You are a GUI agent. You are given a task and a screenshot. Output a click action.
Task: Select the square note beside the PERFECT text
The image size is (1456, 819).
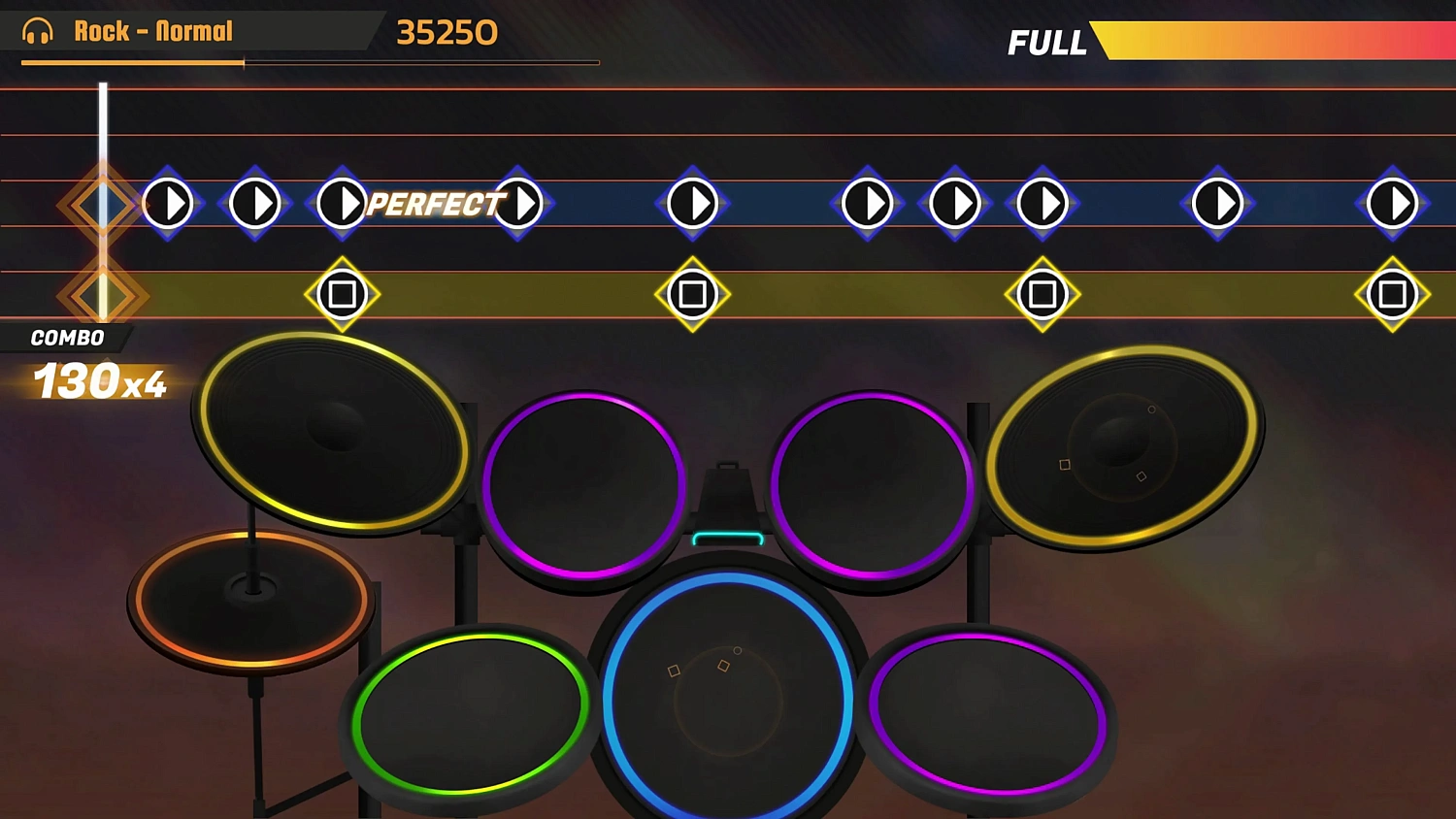342,294
